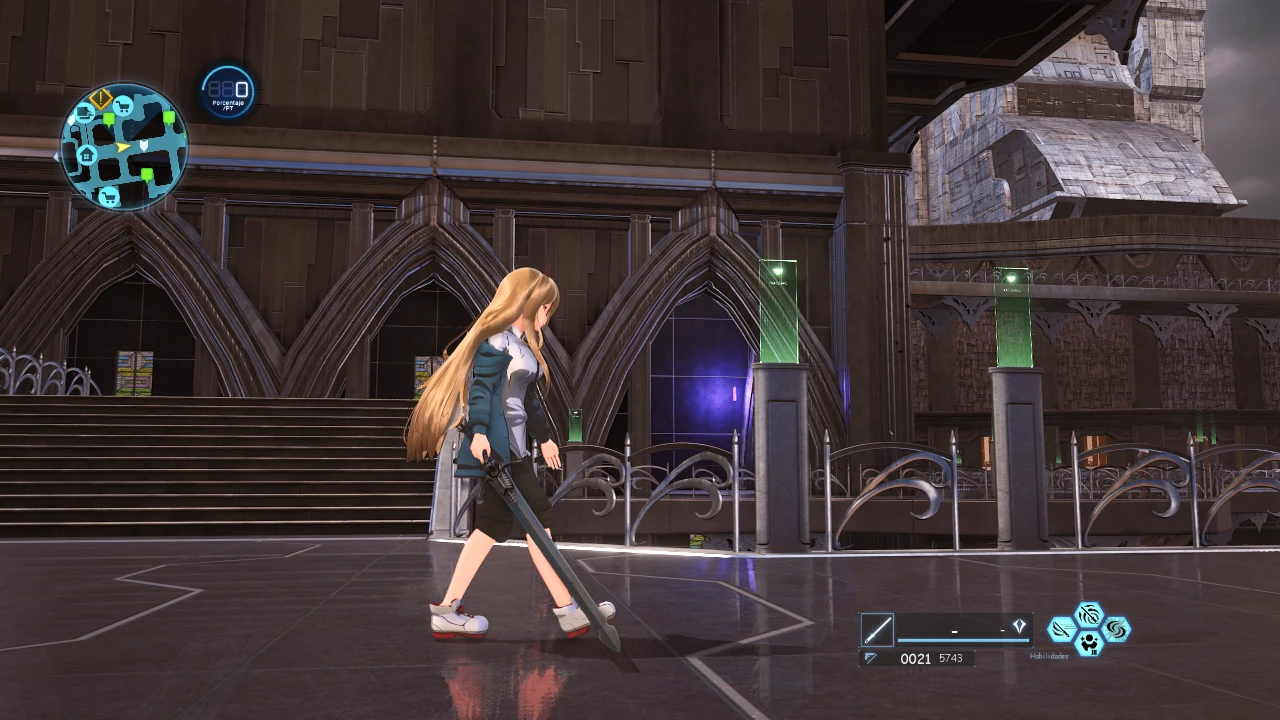Use the crossed-out swirl slash ability
1280x720 pixels.
[1089, 614]
